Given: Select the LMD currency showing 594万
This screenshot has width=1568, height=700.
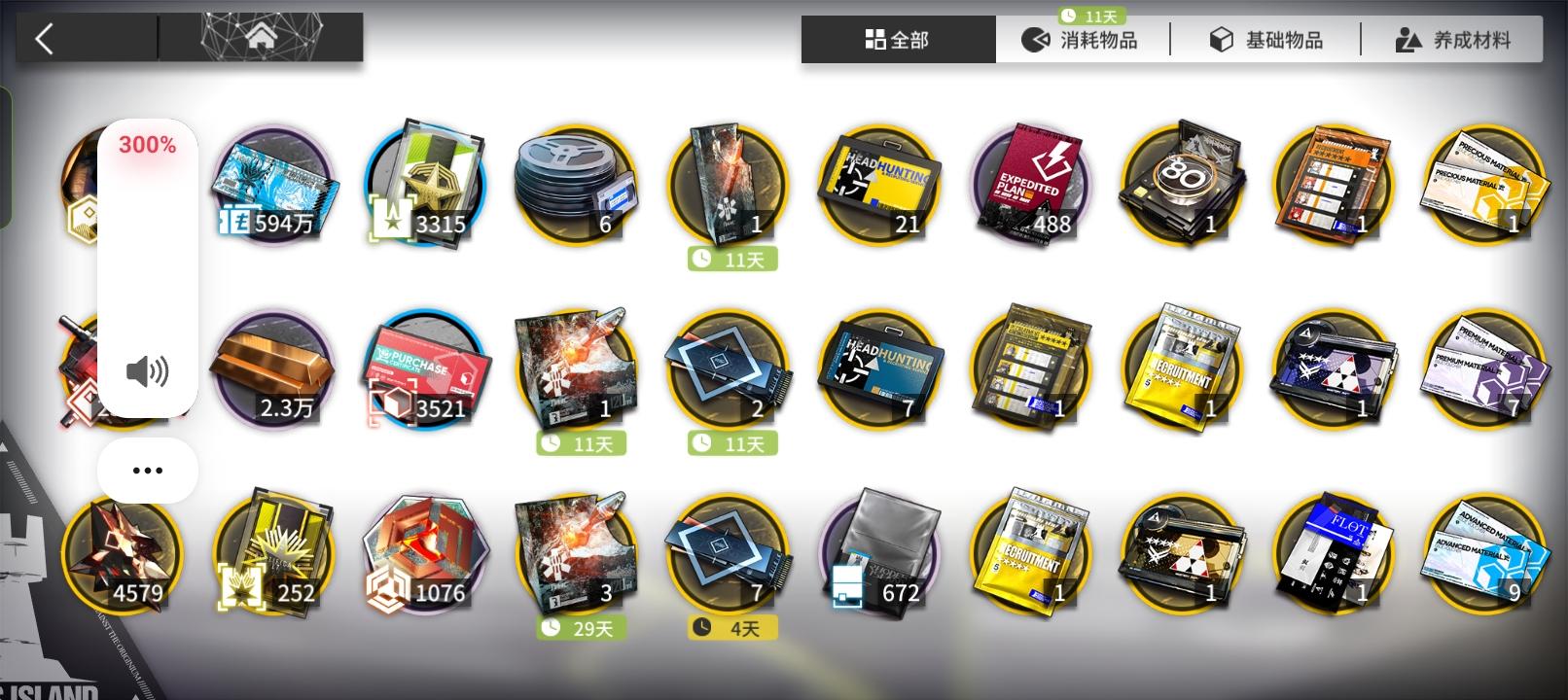Looking at the screenshot, I should 274,185.
